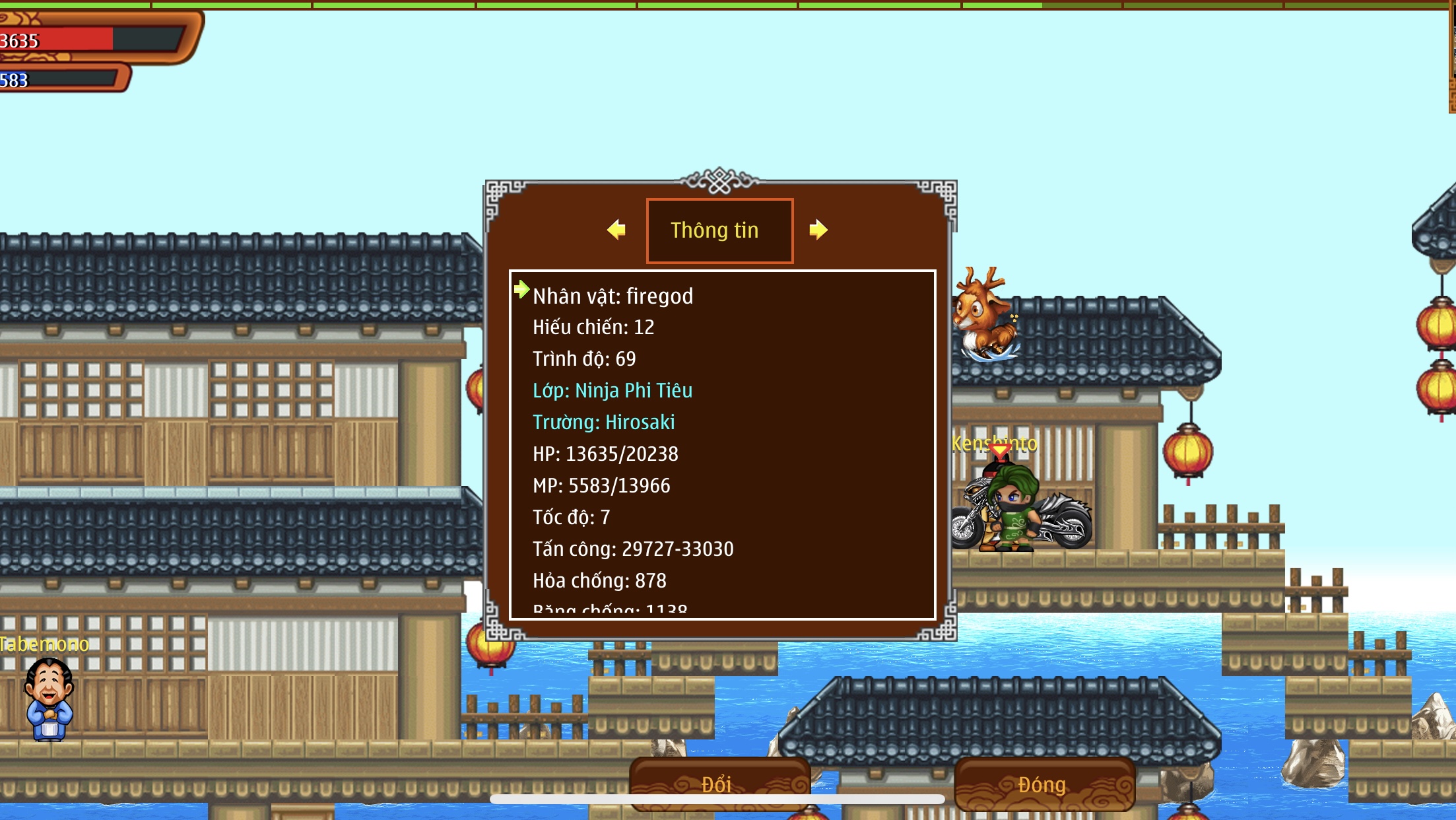Image resolution: width=1456 pixels, height=820 pixels.
Task: Go to the previous tab with the left arrow
Action: click(616, 230)
